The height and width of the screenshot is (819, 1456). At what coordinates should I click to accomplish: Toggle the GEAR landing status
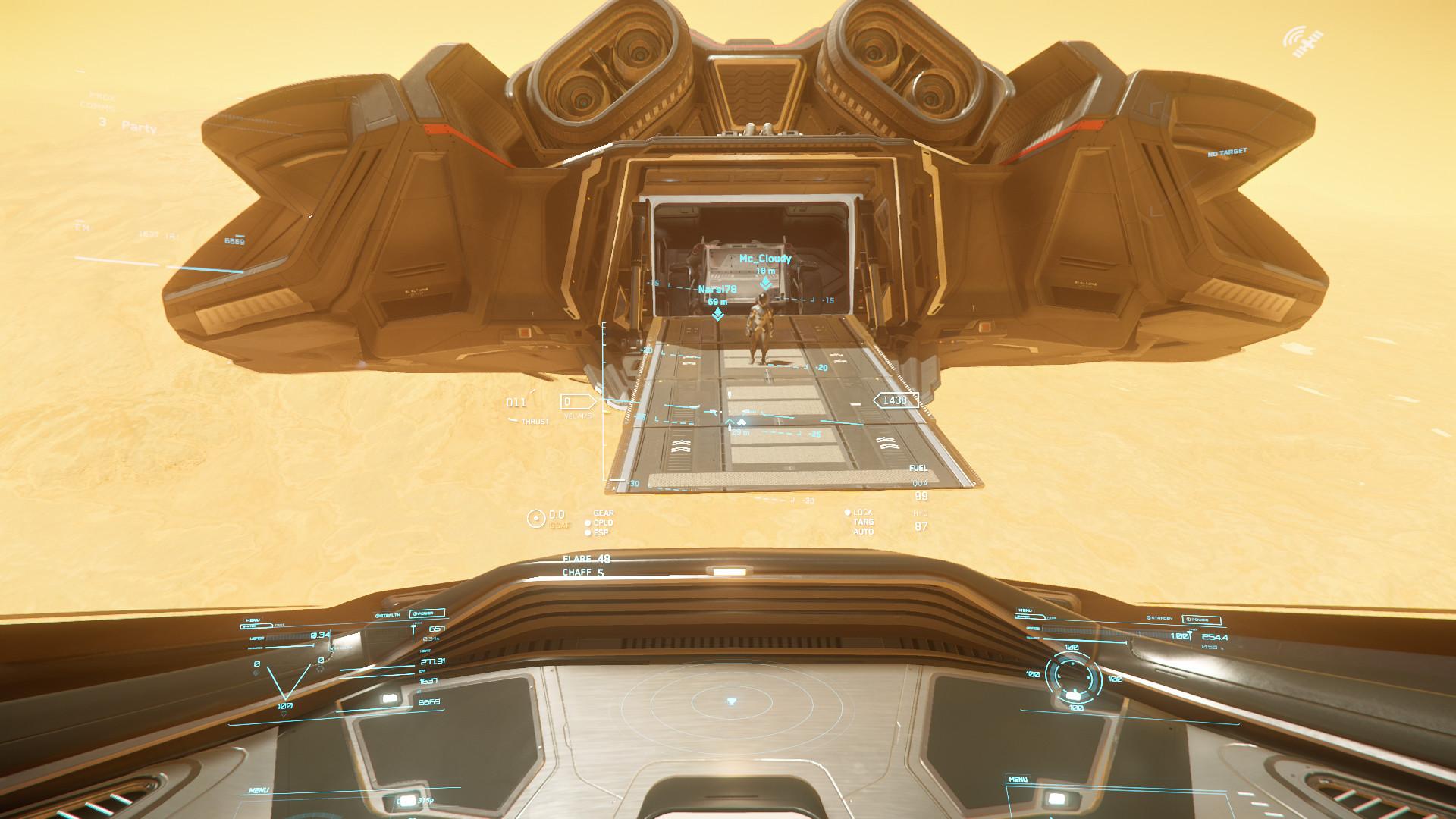(x=603, y=513)
